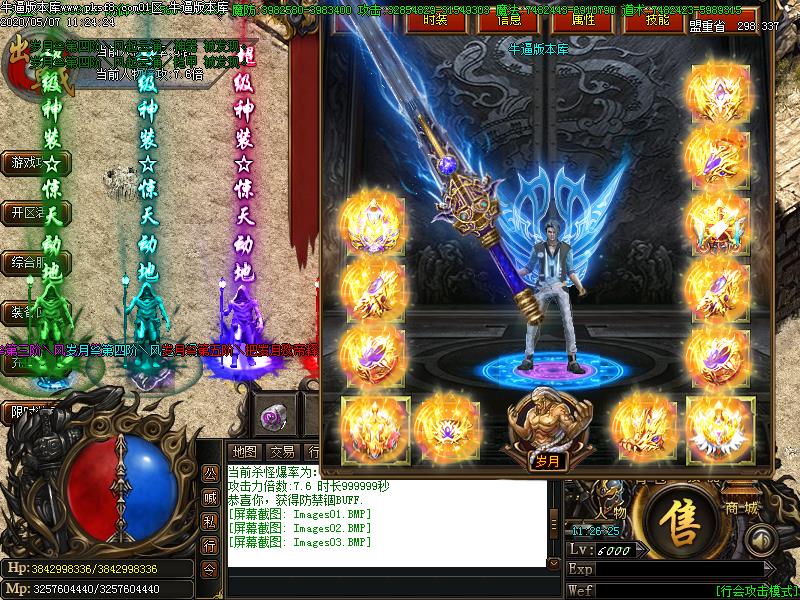Image resolution: width=800 pixels, height=600 pixels.
Task: Click the 令 chat channel button
Action: [210, 569]
